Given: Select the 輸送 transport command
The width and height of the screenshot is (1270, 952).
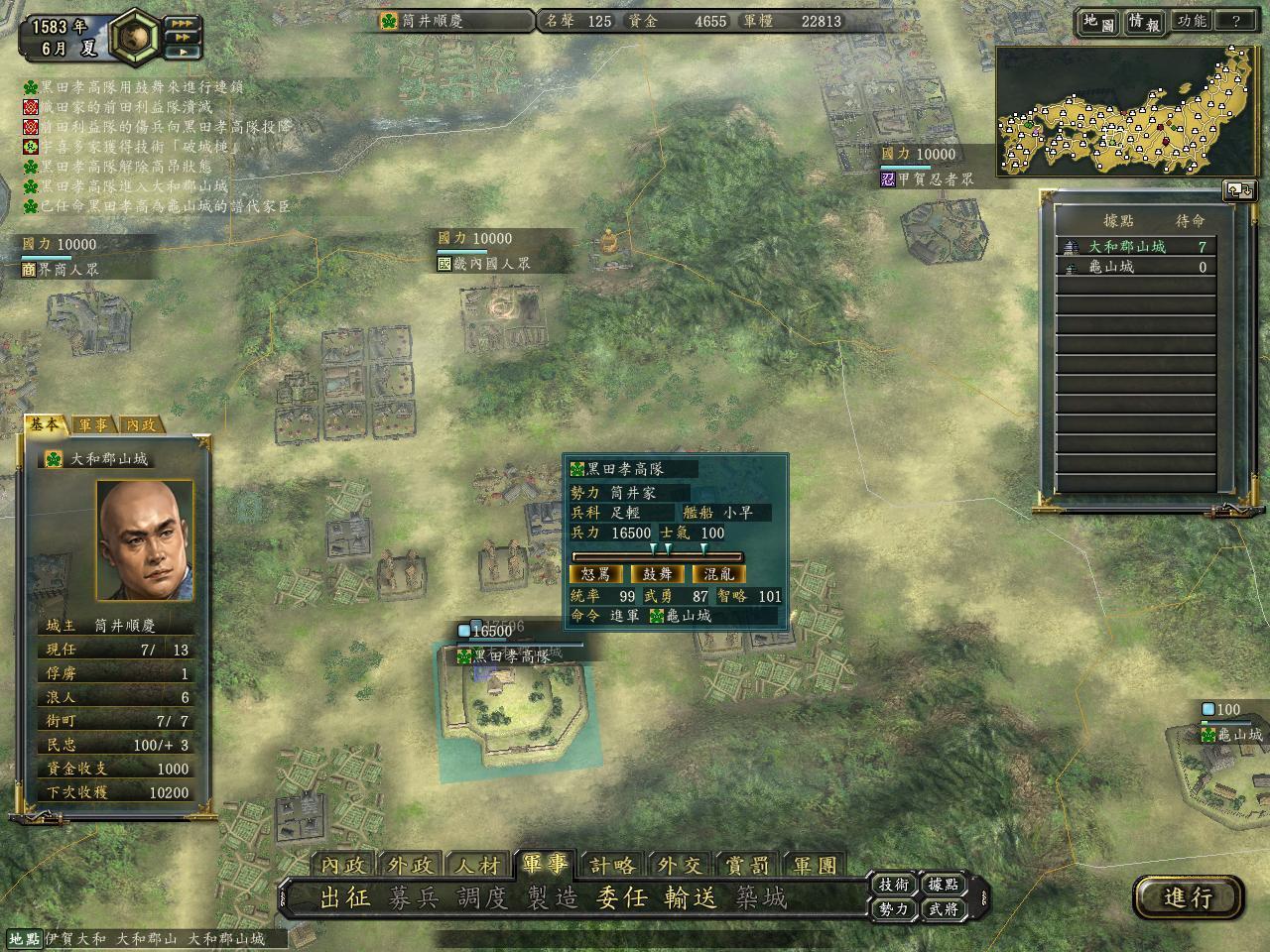Looking at the screenshot, I should click(691, 898).
